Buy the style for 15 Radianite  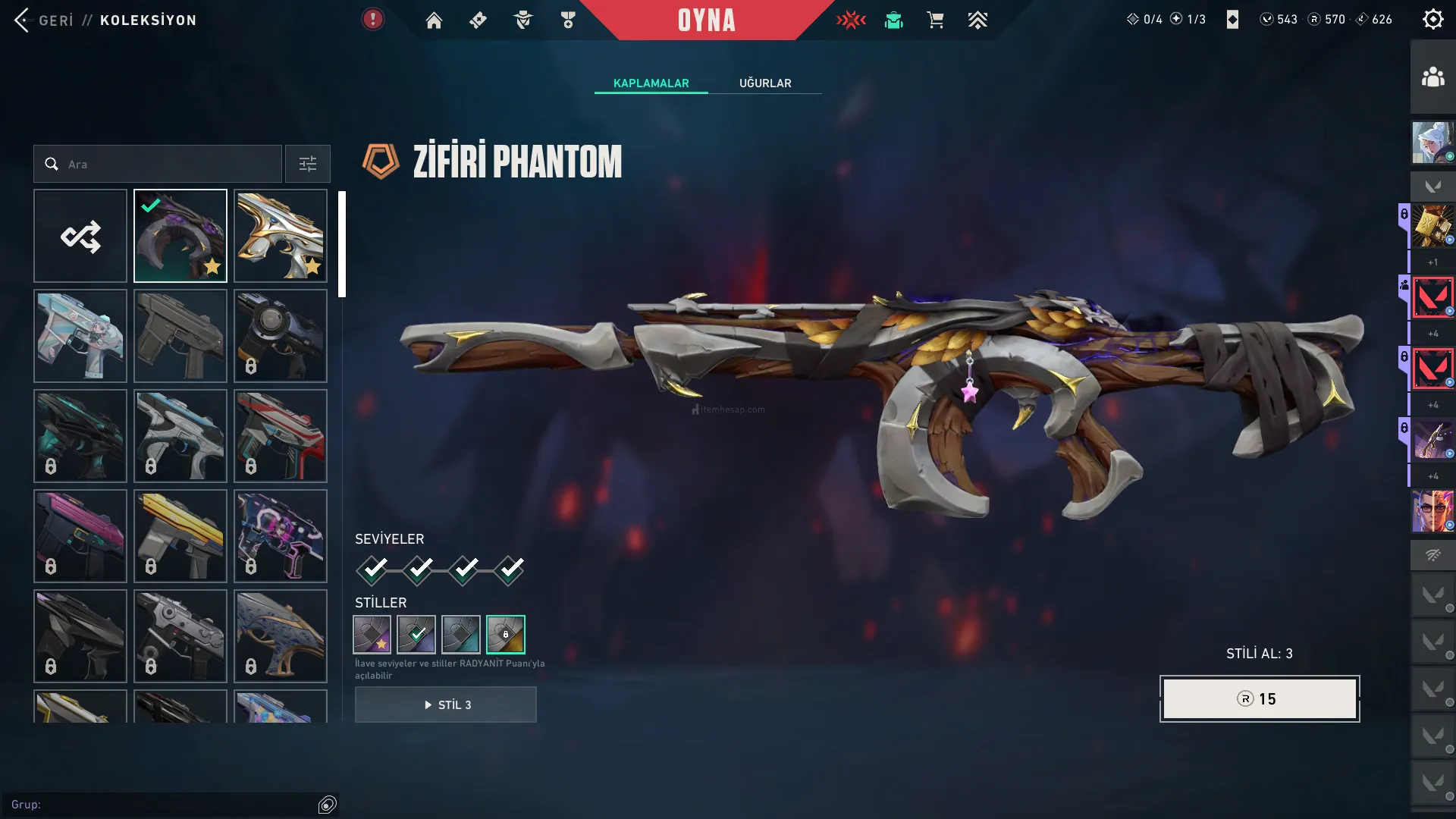click(x=1259, y=698)
